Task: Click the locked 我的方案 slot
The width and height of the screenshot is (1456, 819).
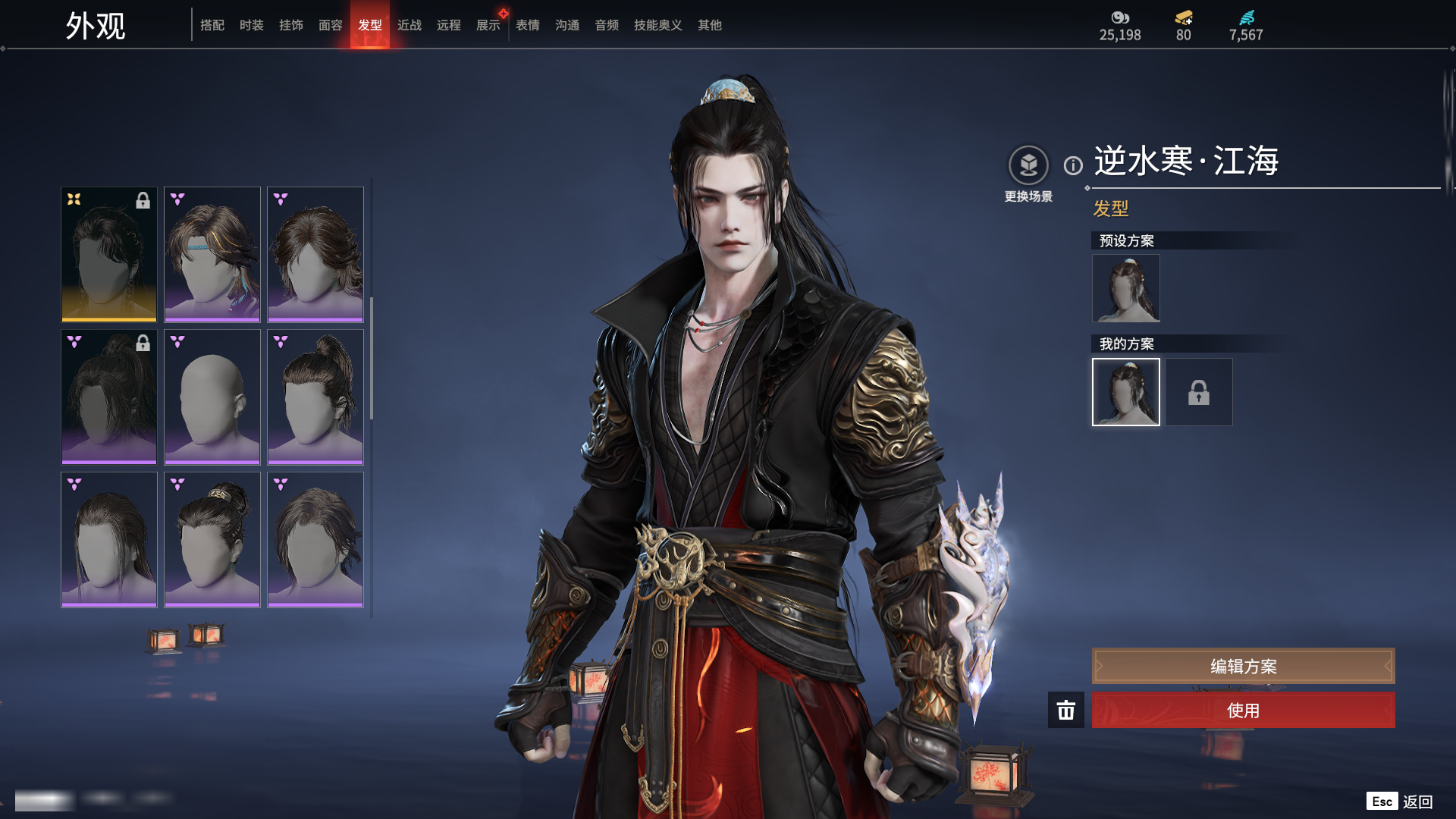Action: 1199,392
